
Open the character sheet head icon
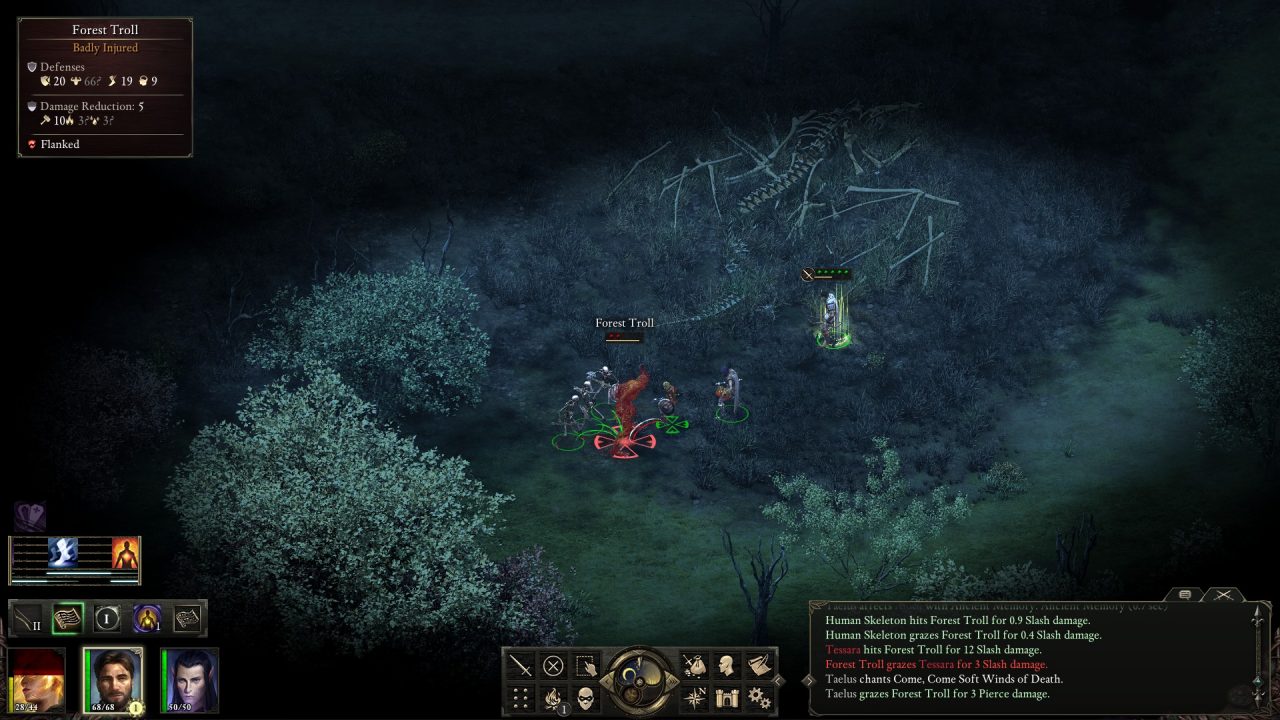(727, 666)
